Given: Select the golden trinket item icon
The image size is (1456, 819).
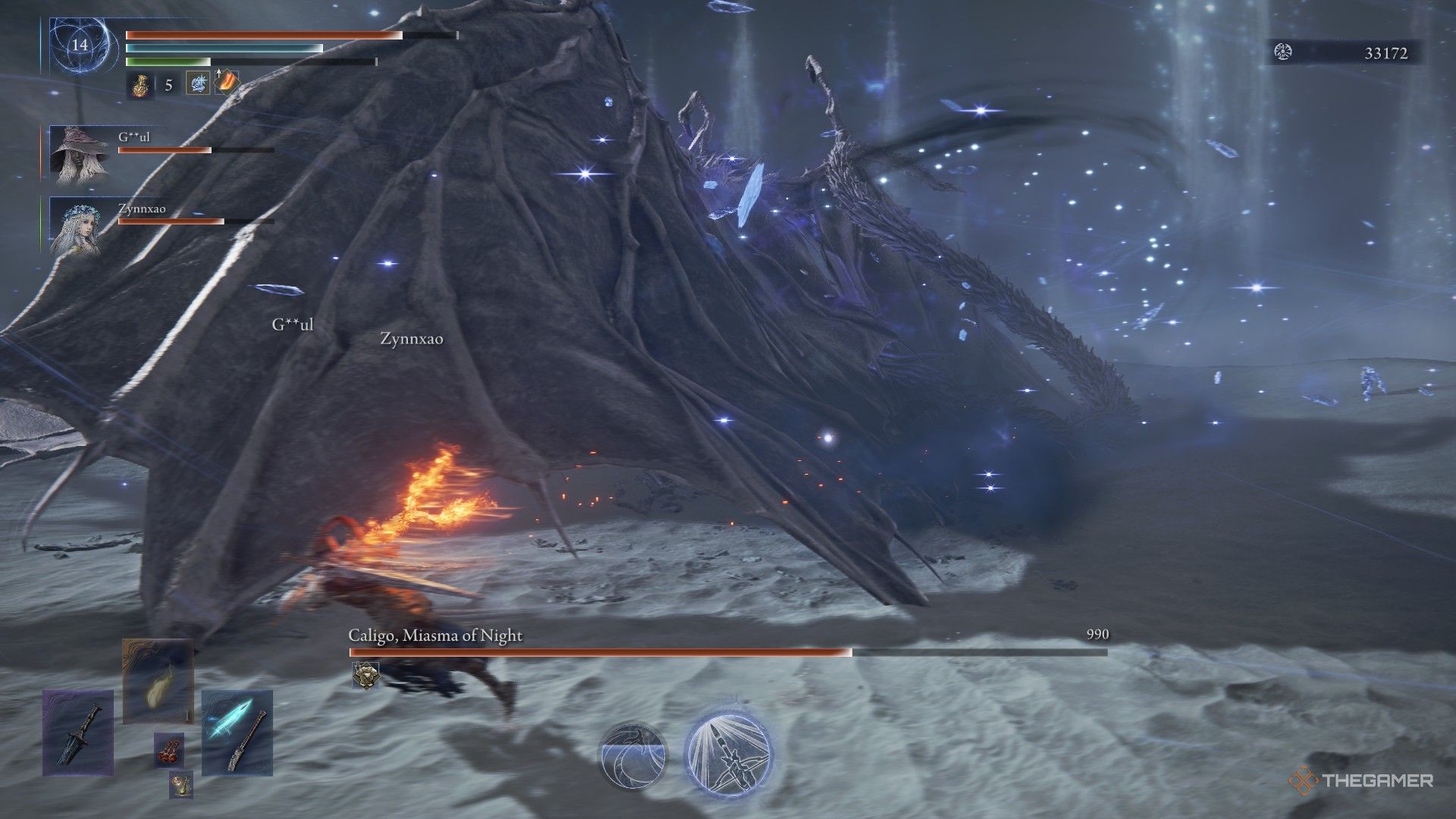Looking at the screenshot, I should [181, 785].
